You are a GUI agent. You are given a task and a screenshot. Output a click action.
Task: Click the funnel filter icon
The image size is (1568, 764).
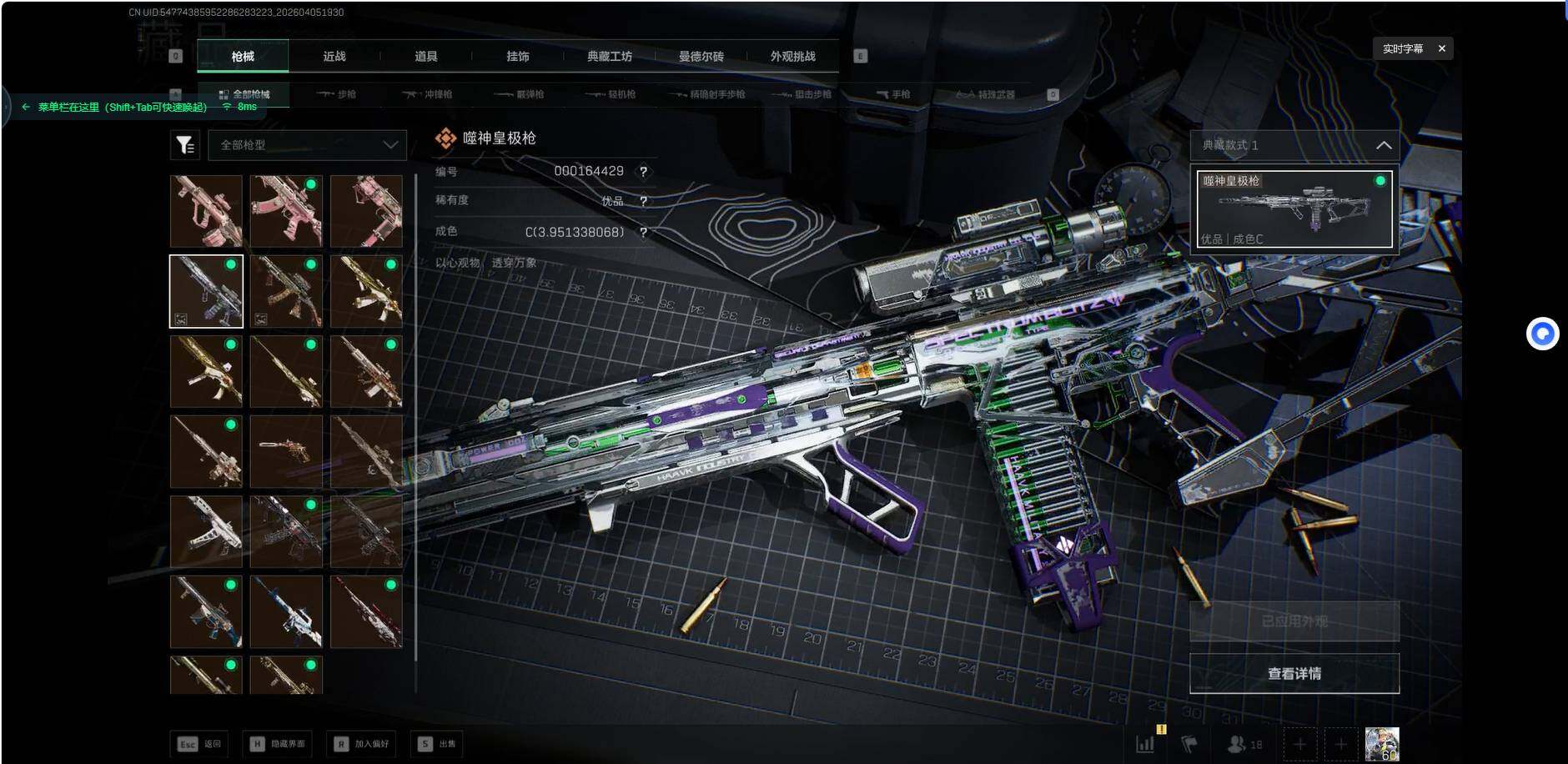click(x=185, y=145)
